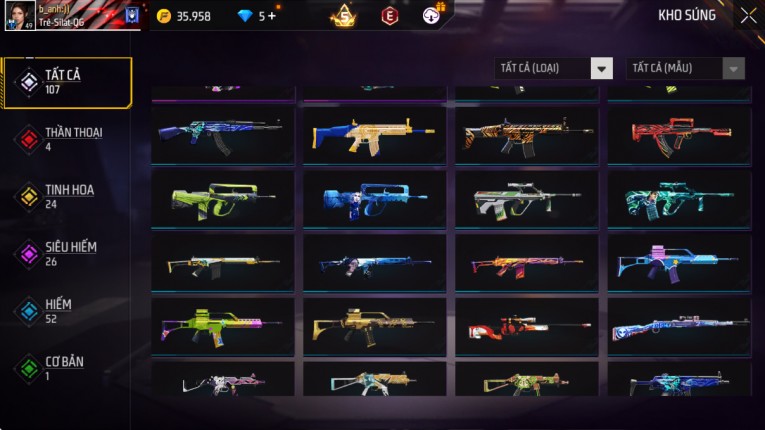Image resolution: width=765 pixels, height=430 pixels.
Task: Select the red and white sniper skin
Action: (x=526, y=326)
